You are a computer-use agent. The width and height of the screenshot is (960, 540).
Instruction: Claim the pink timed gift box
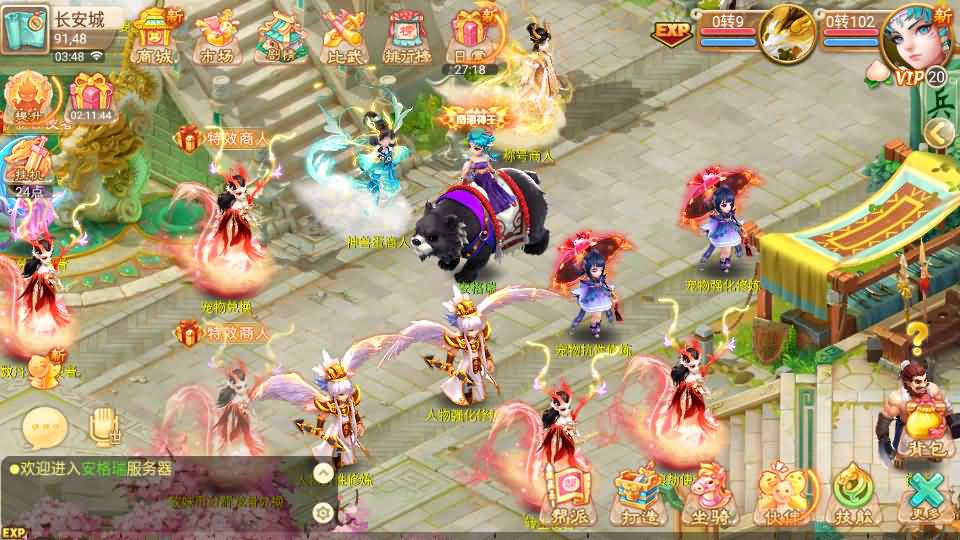[91, 99]
